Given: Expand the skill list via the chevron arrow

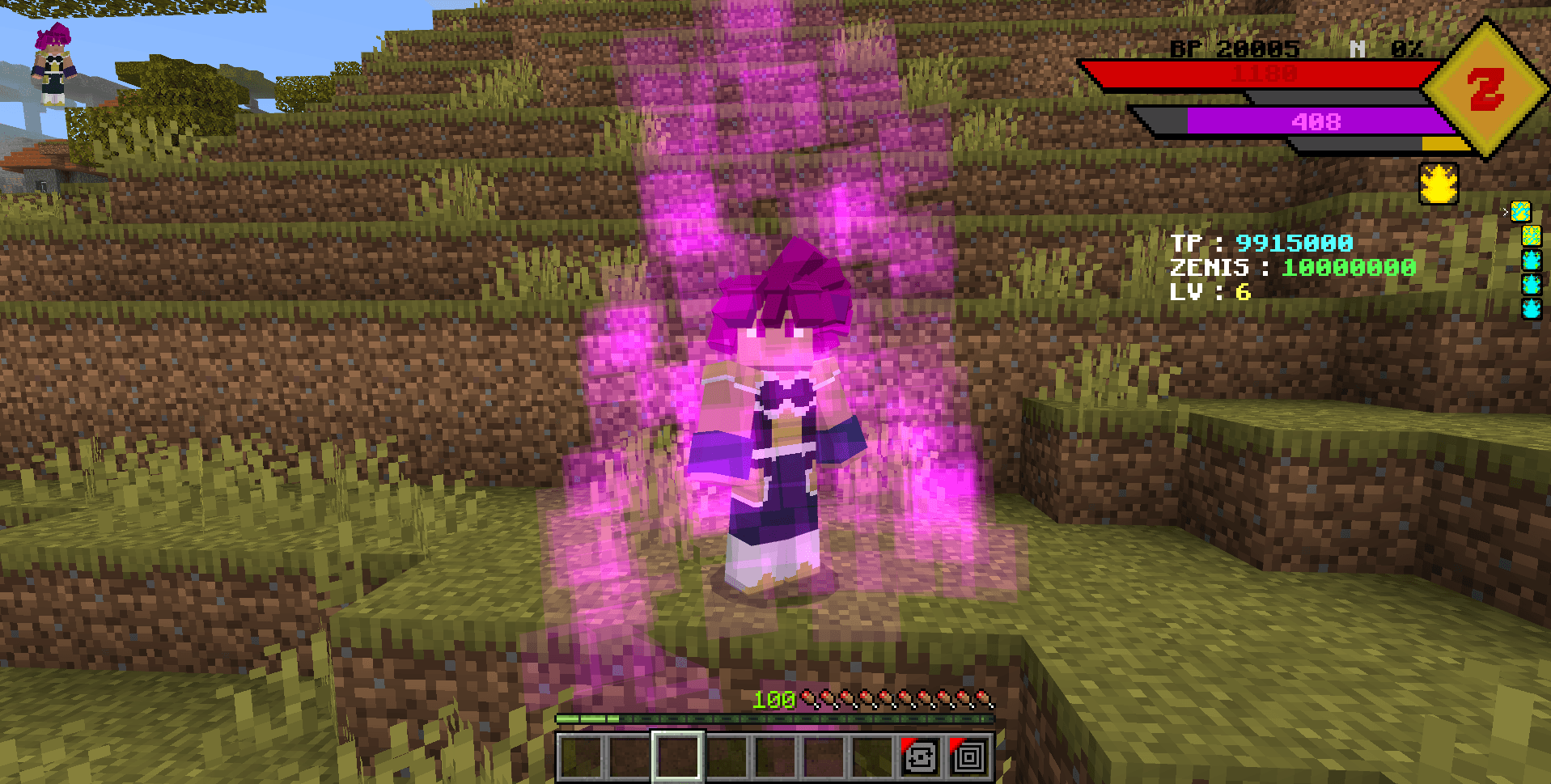Looking at the screenshot, I should pos(1505,211).
